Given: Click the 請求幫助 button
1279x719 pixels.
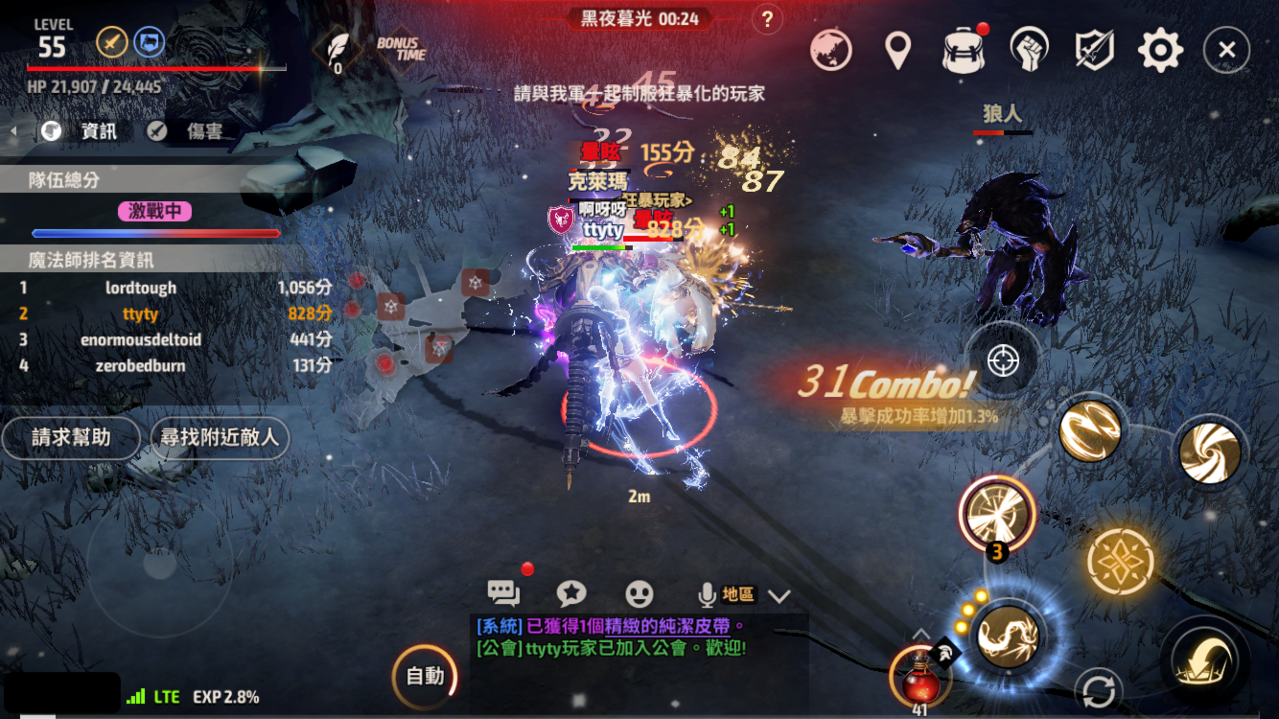Looking at the screenshot, I should coord(71,438).
